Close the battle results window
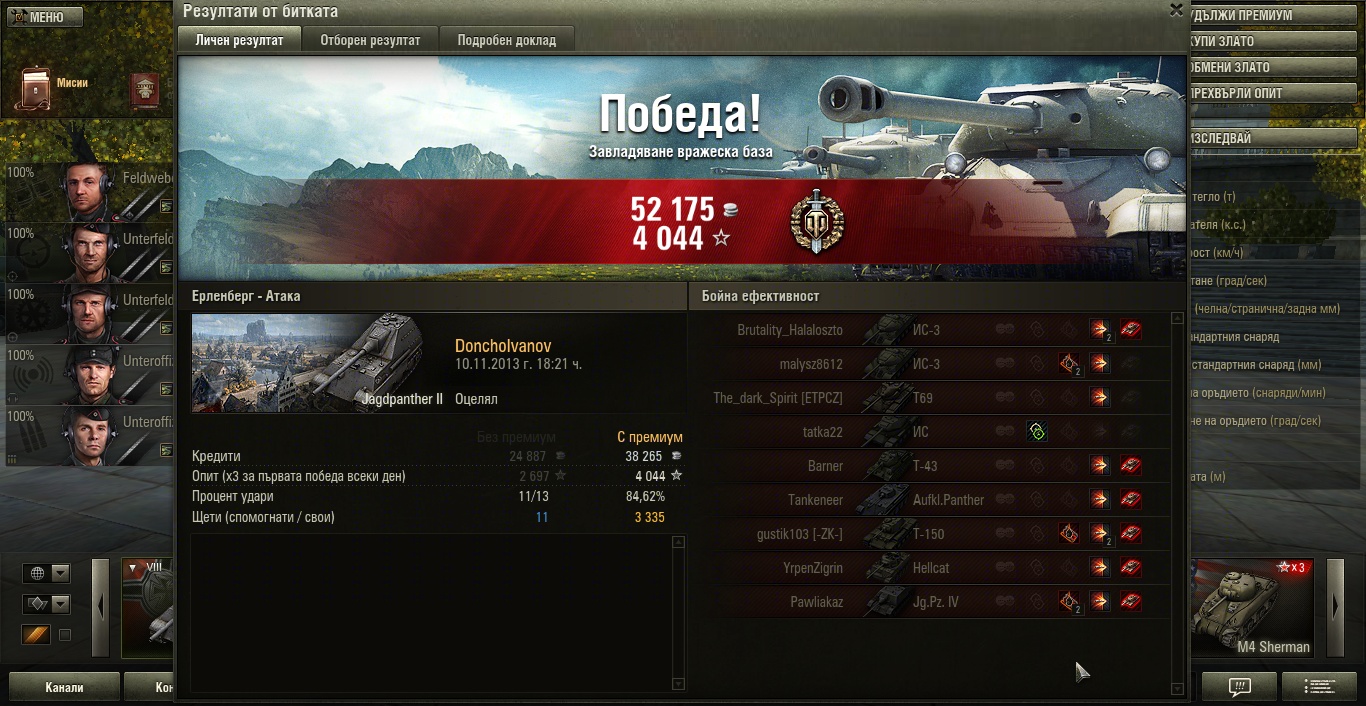Screen dimensions: 1366x706 click(1176, 10)
